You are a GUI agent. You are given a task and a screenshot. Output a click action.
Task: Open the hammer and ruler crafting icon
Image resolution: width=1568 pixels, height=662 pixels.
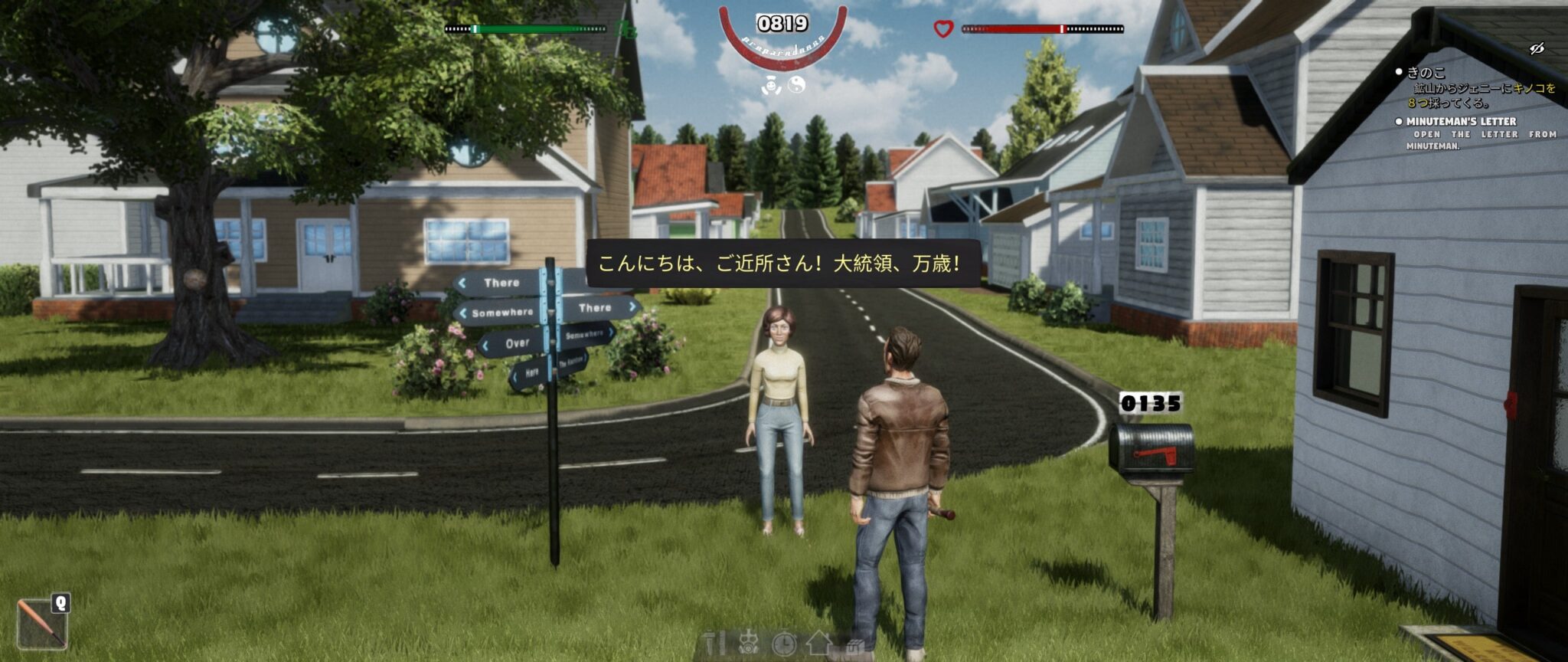tap(713, 644)
